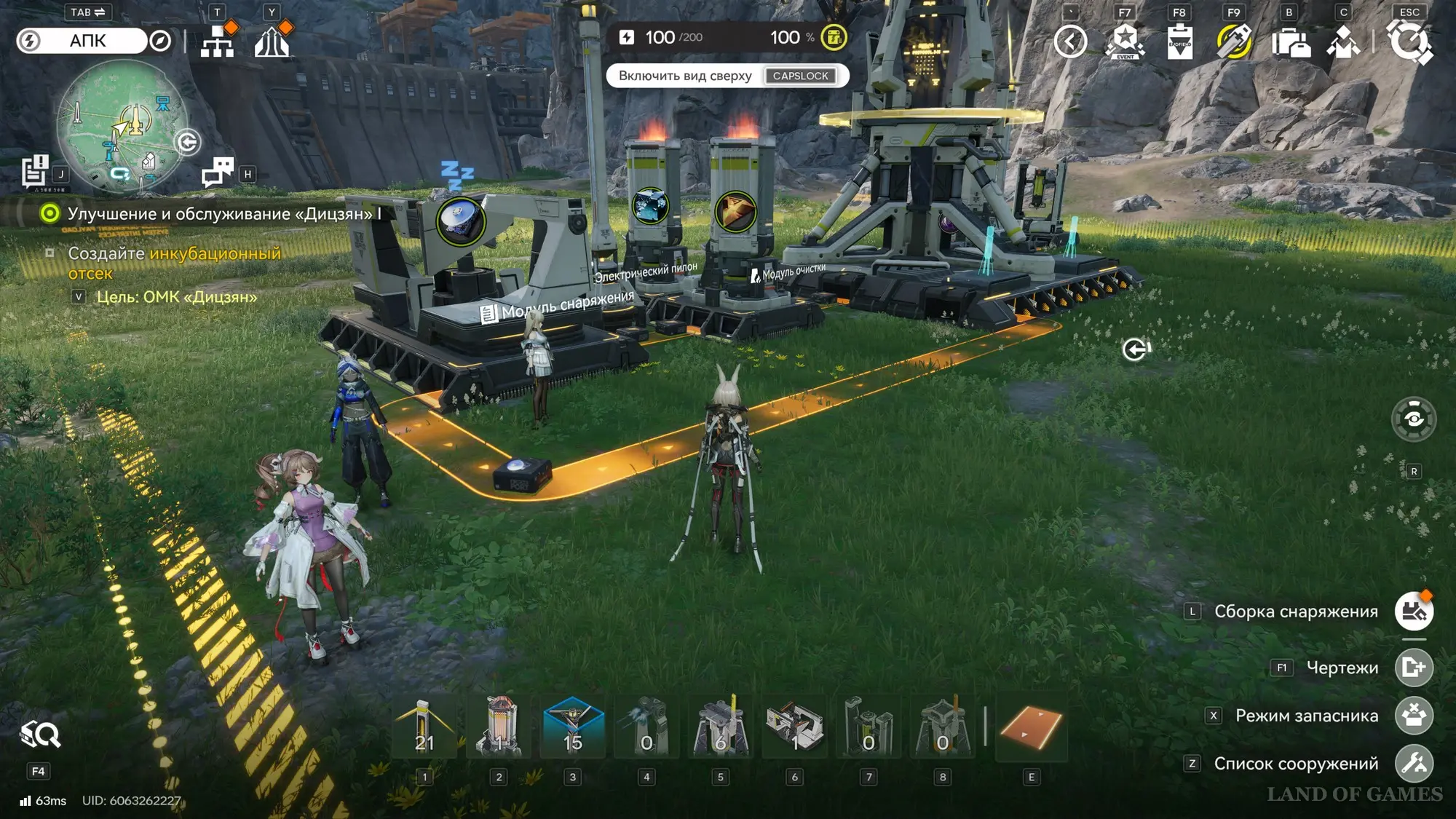This screenshot has width=1456, height=819.
Task: Click the circled back arrow icon
Action: pyautogui.click(x=1070, y=41)
